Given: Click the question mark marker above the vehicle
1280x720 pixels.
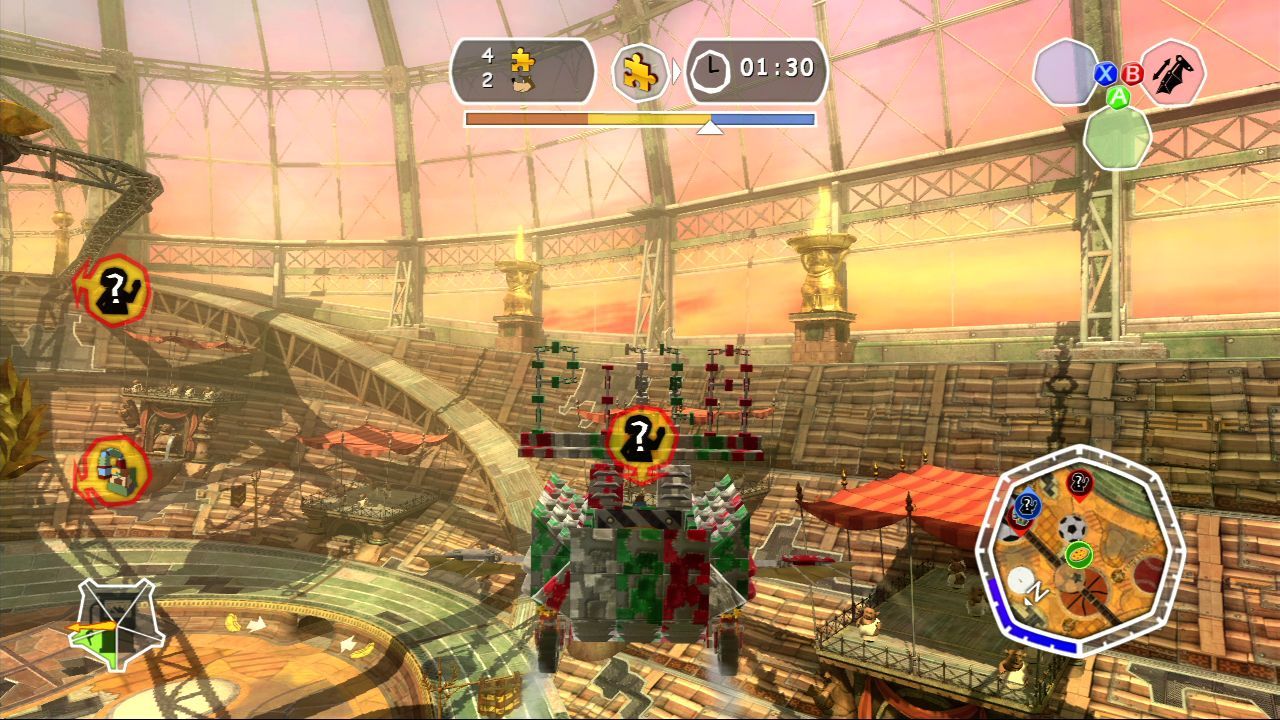Looking at the screenshot, I should click(640, 438).
